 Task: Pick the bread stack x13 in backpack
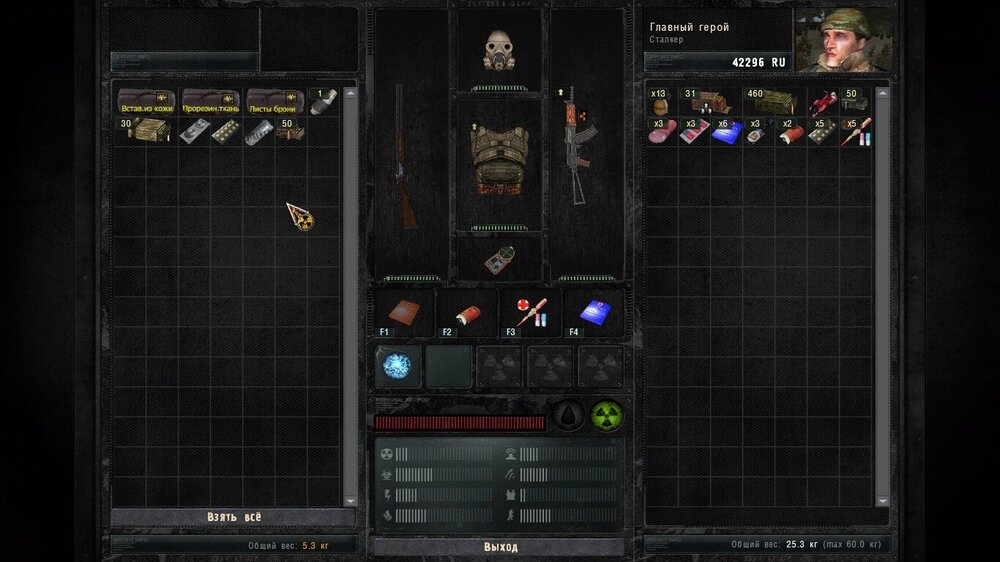point(660,101)
